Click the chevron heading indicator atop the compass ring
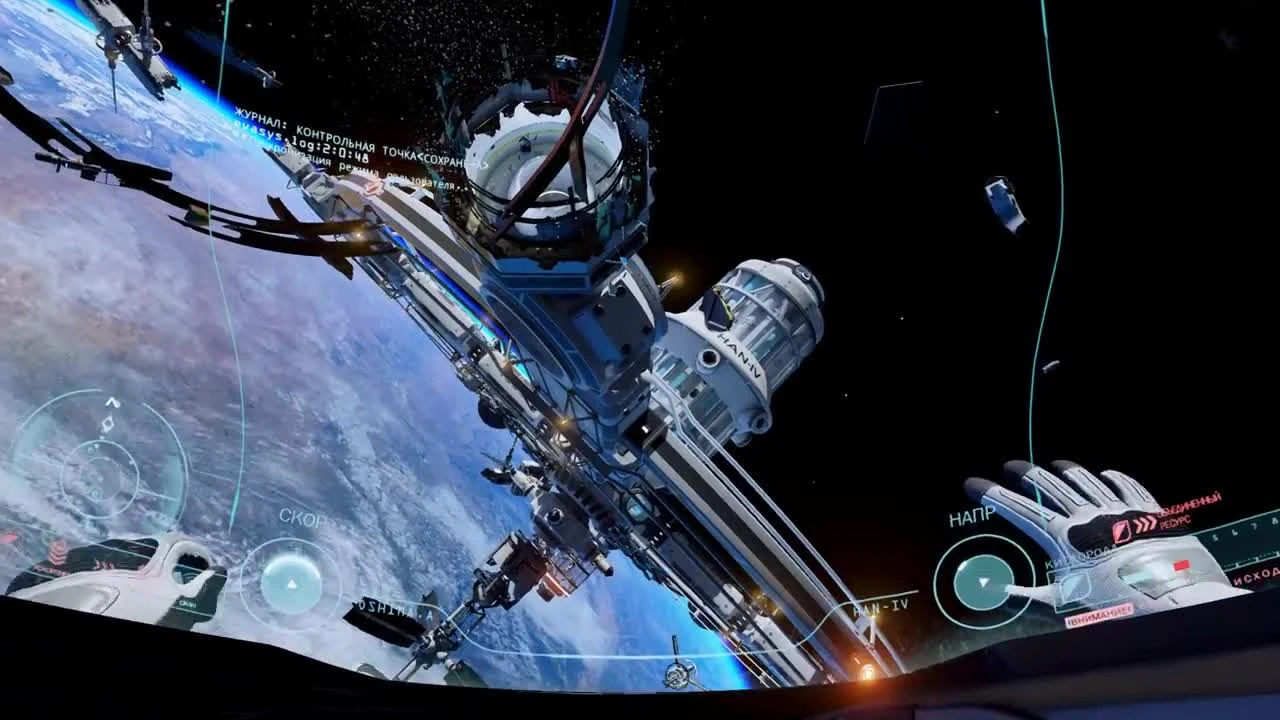The image size is (1280, 720). pyautogui.click(x=112, y=401)
